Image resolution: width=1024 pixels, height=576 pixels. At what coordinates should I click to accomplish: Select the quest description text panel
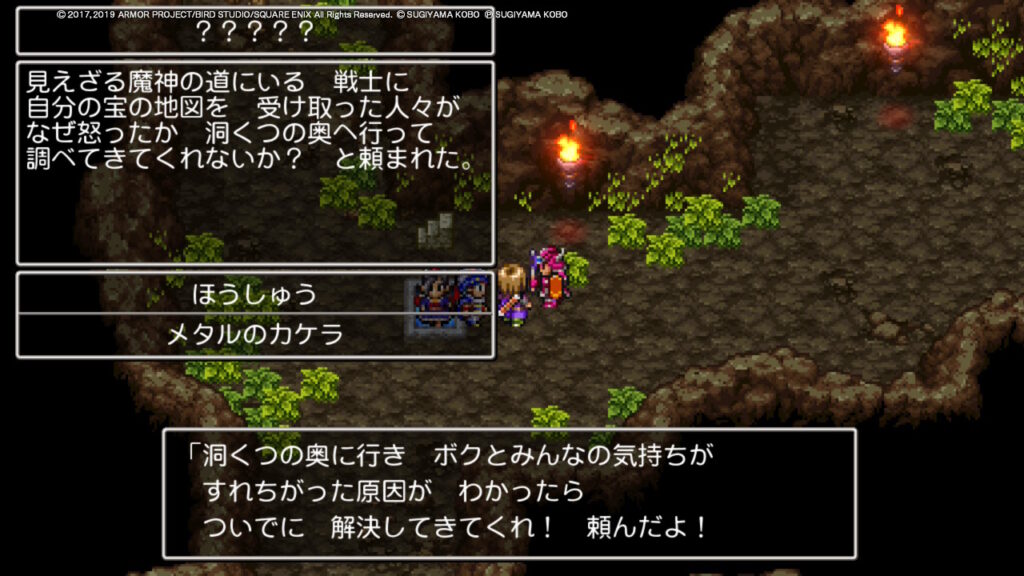click(x=255, y=163)
